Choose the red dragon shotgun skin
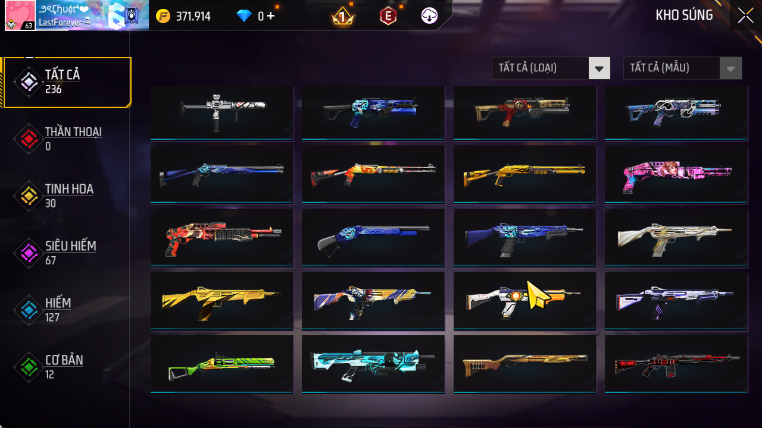762x428 pixels. 221,236
